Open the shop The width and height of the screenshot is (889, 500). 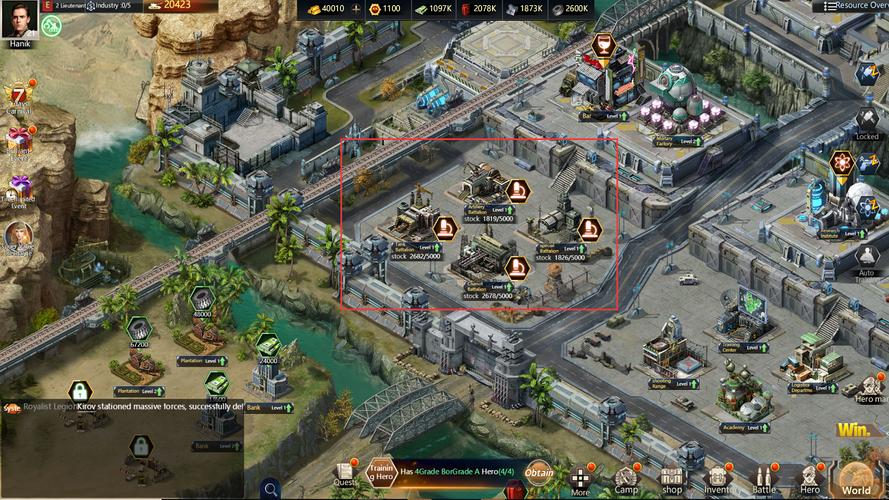(672, 480)
